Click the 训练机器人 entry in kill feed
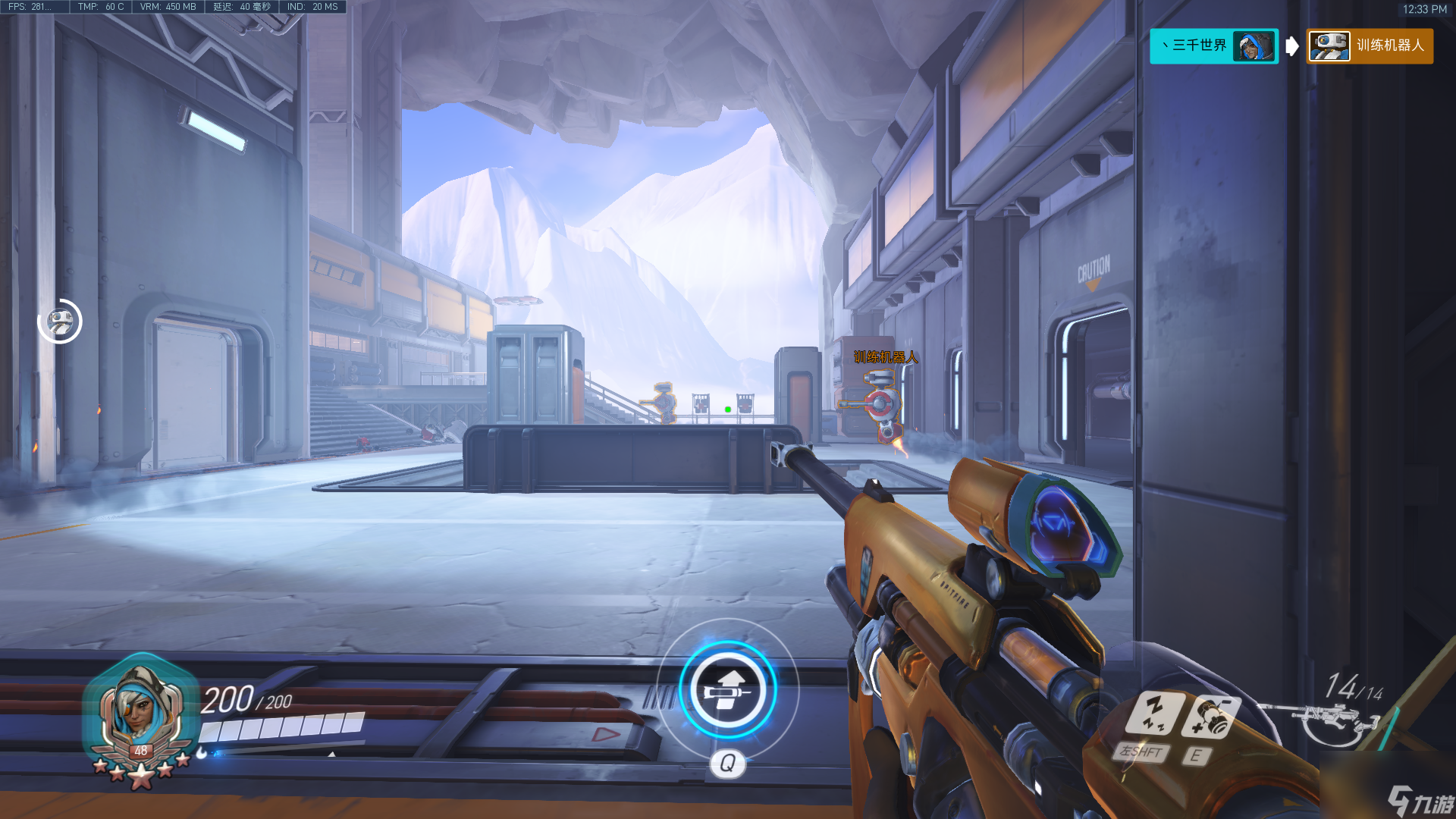Screen dimensions: 1456x819 point(1370,46)
